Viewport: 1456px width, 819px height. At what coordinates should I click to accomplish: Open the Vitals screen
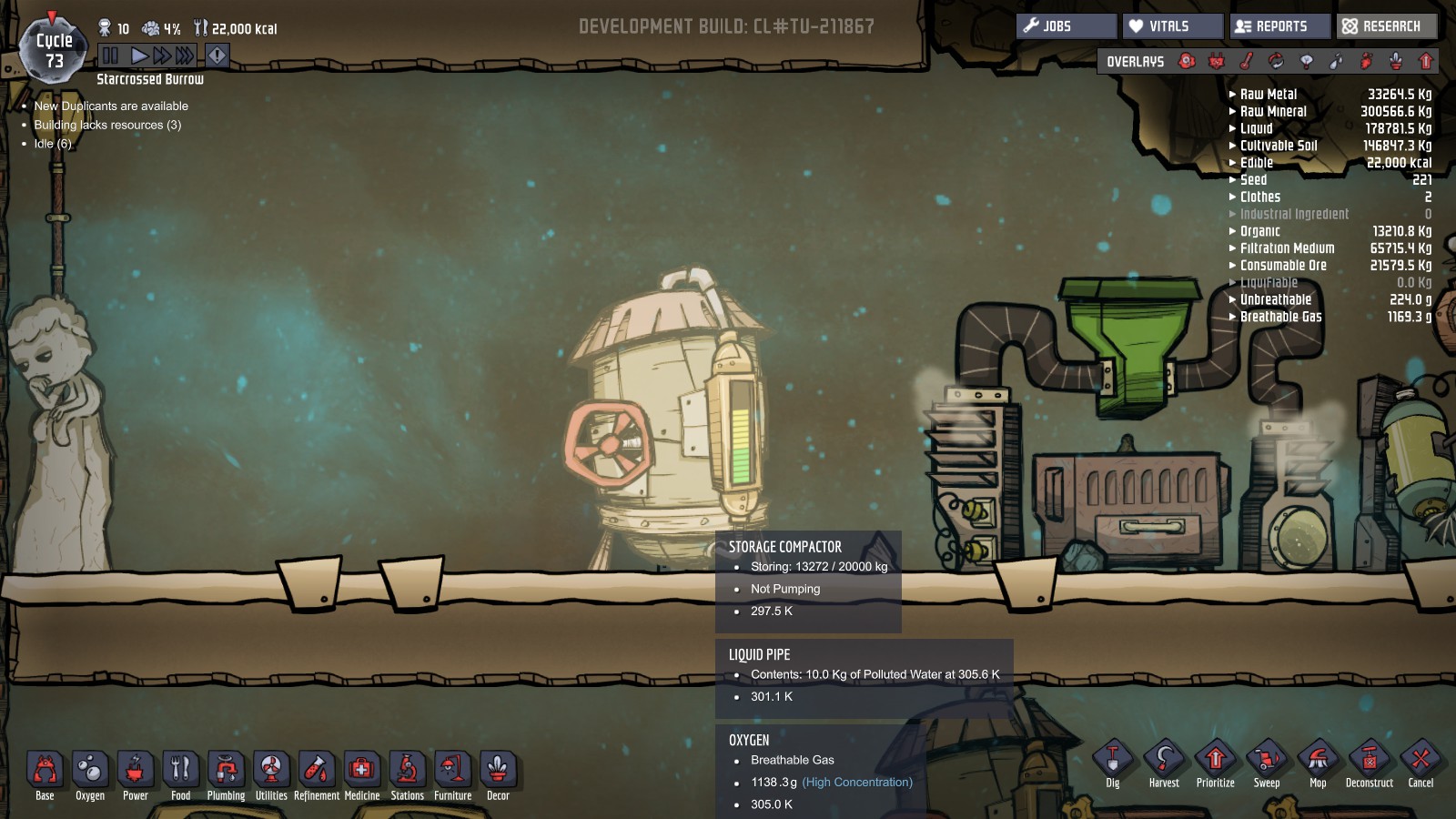(1172, 26)
